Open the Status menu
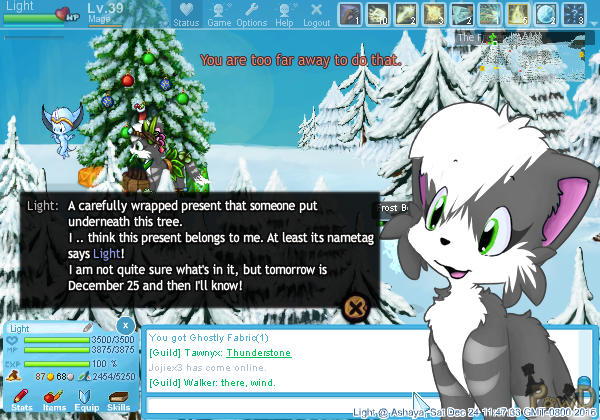600x420 pixels. (186, 15)
